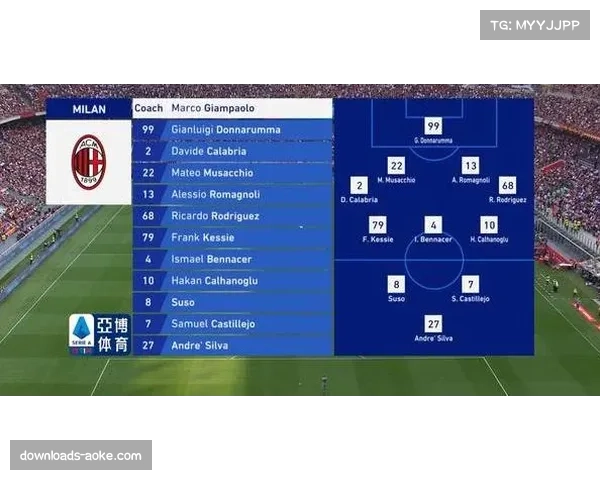Pick the Ricardo Rodriguez row in the list
This screenshot has width=600, height=480.
[232, 216]
